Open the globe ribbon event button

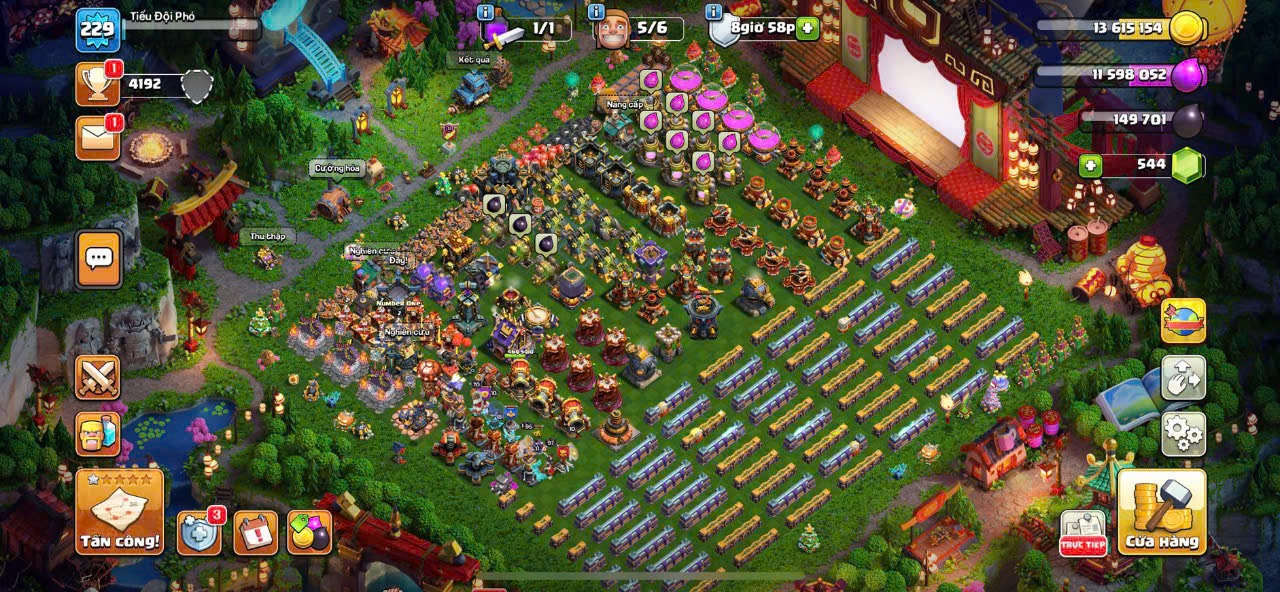[1183, 321]
